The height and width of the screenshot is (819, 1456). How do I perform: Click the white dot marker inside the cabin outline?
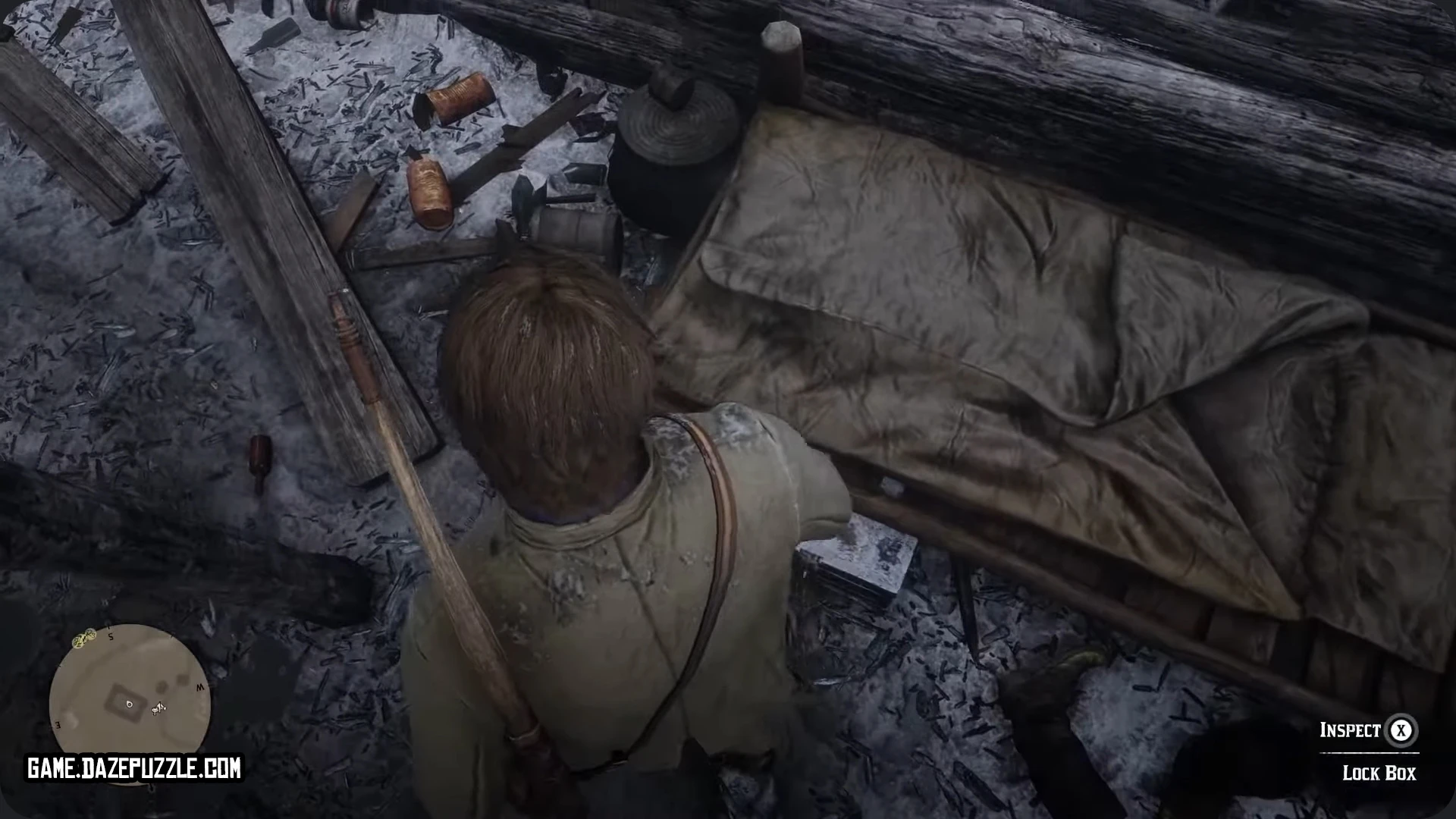[130, 704]
